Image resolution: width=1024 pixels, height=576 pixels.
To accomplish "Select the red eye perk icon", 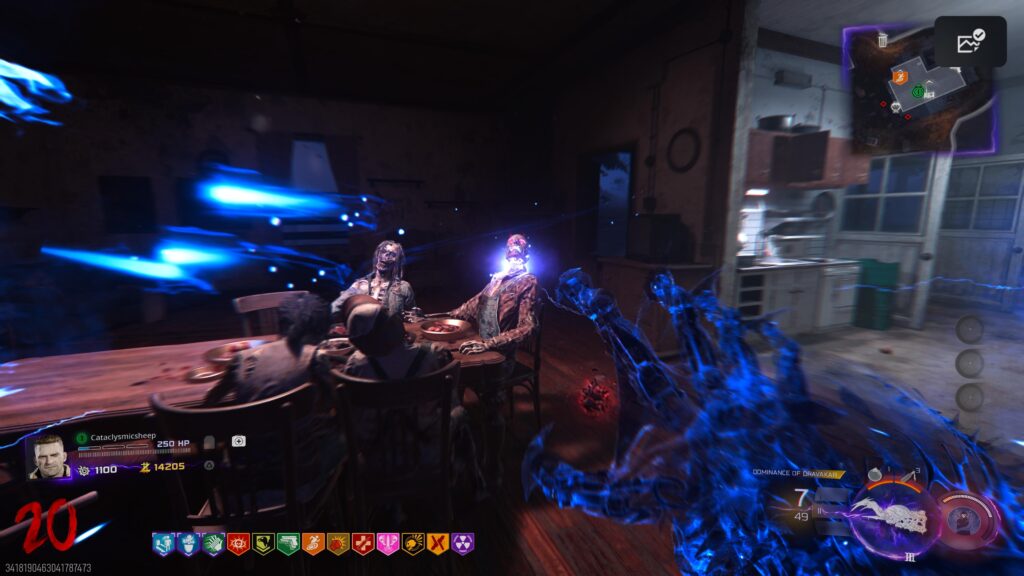I will (238, 544).
